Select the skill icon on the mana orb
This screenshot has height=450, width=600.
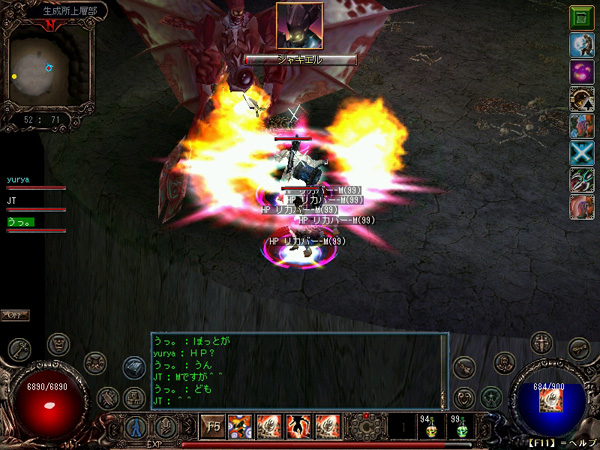[550, 400]
